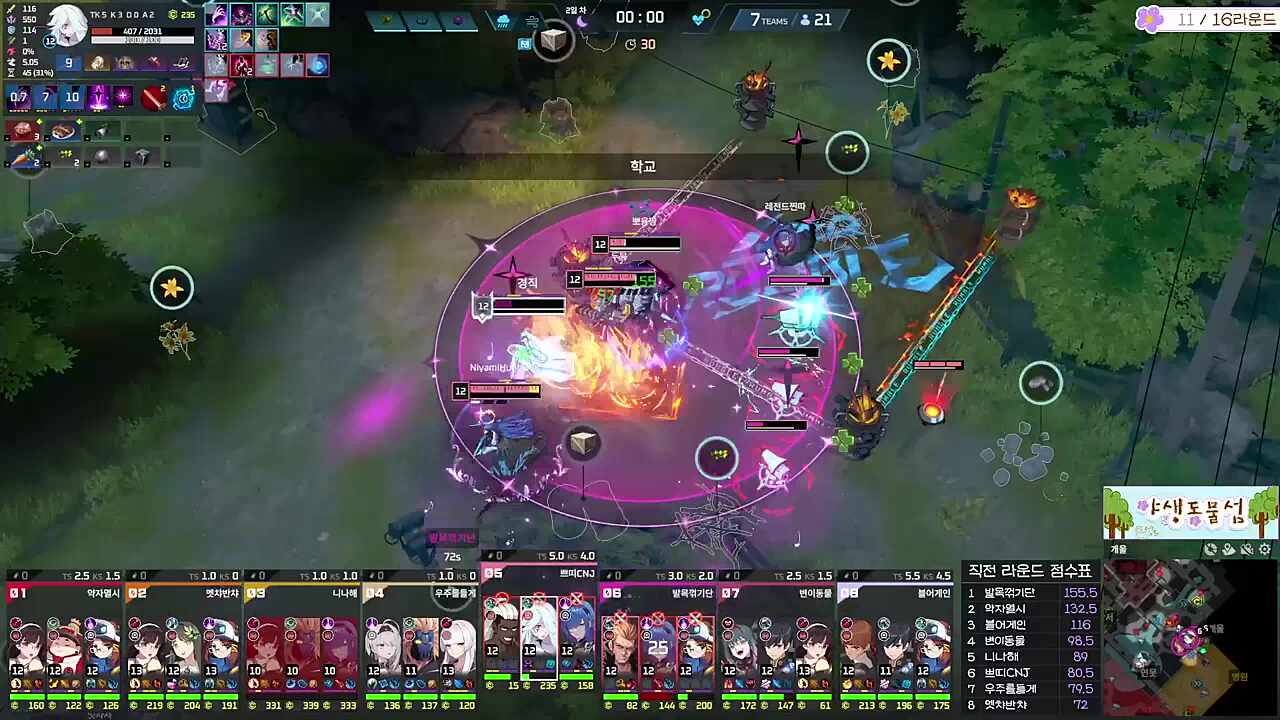This screenshot has width=1280, height=720.
Task: Click the moon day-night indicator beside the timer
Action: pos(581,20)
